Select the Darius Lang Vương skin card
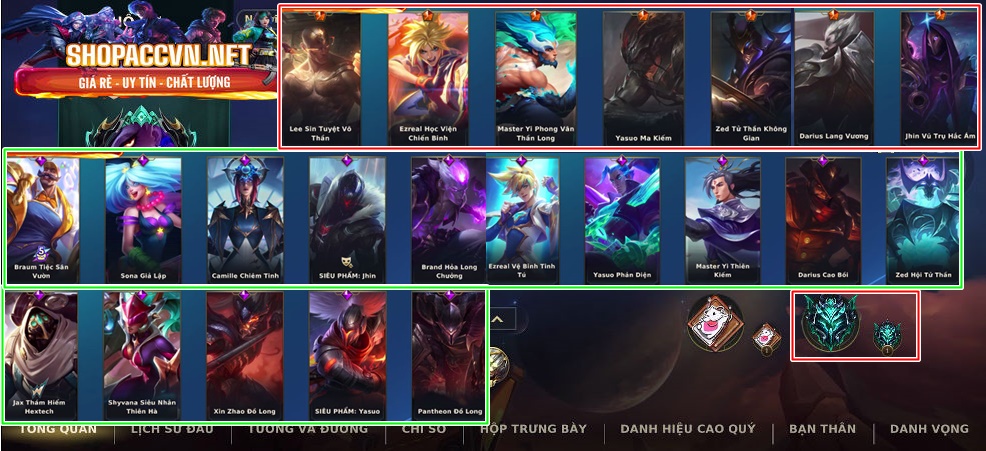 (x=834, y=78)
